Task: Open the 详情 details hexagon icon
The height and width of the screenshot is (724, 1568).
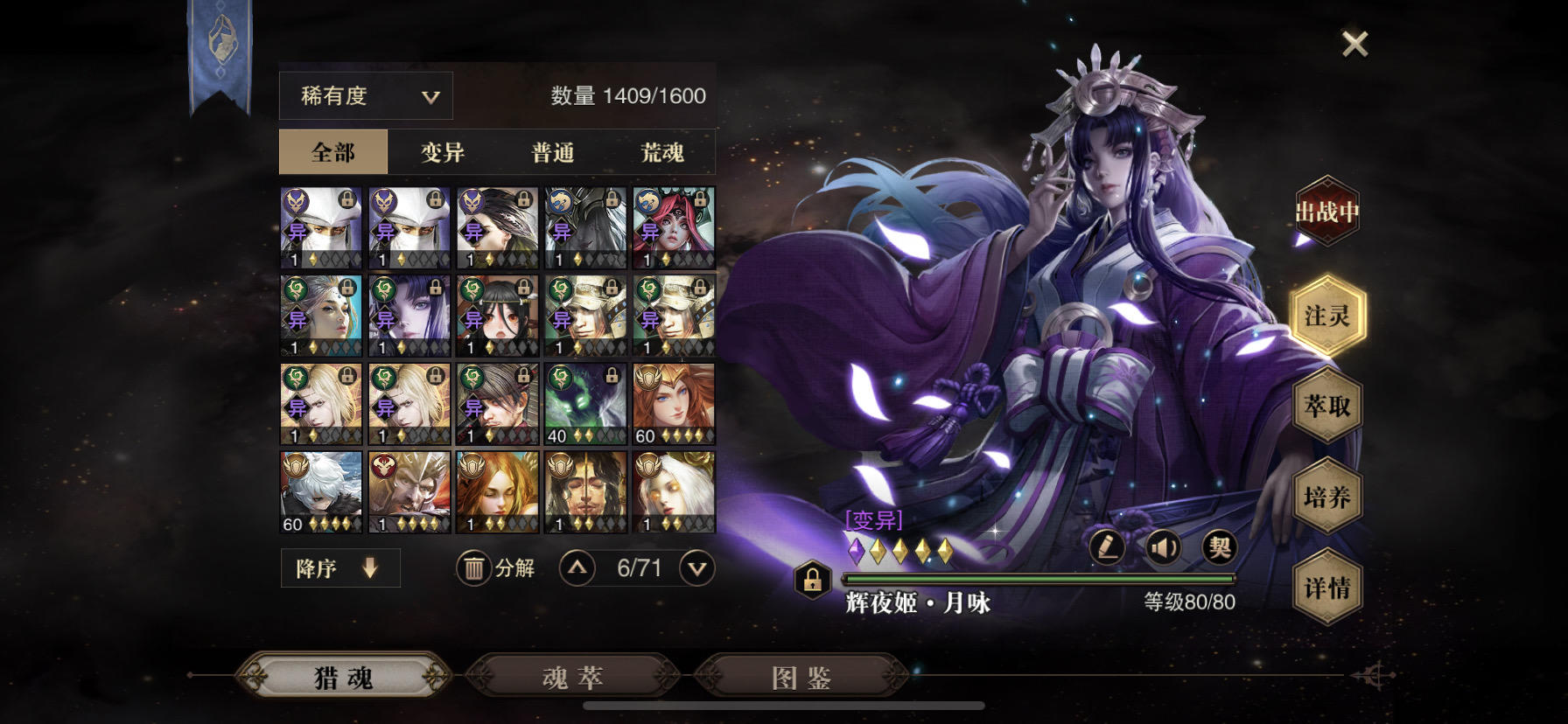Action: 1326,588
